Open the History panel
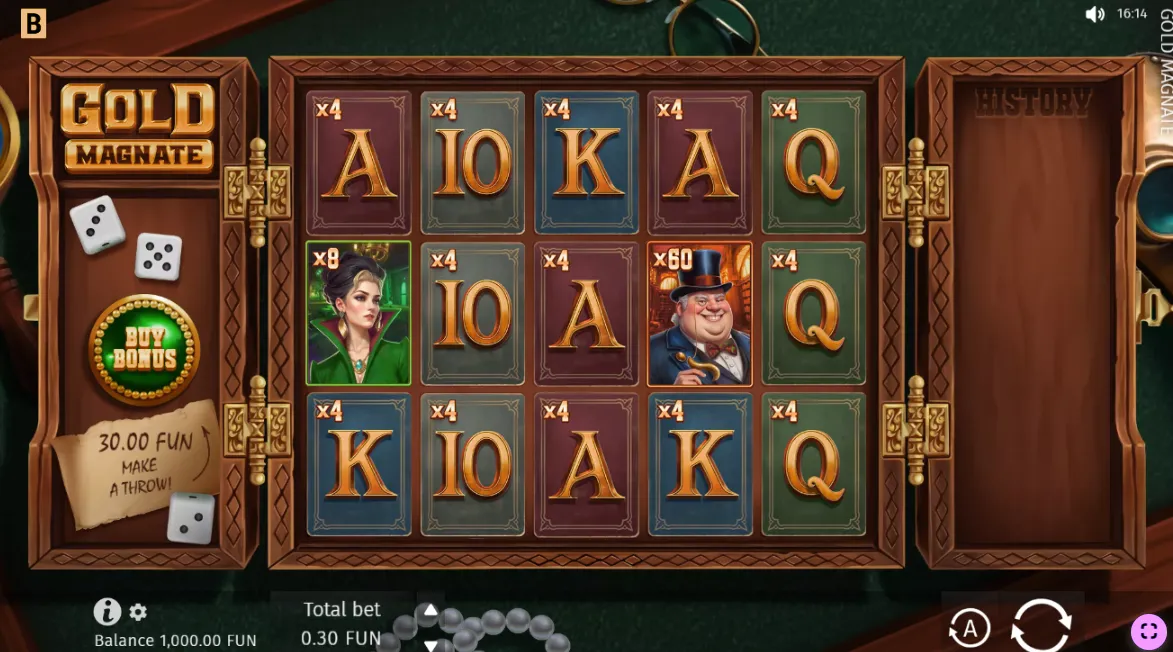This screenshot has height=652, width=1173. click(1032, 102)
